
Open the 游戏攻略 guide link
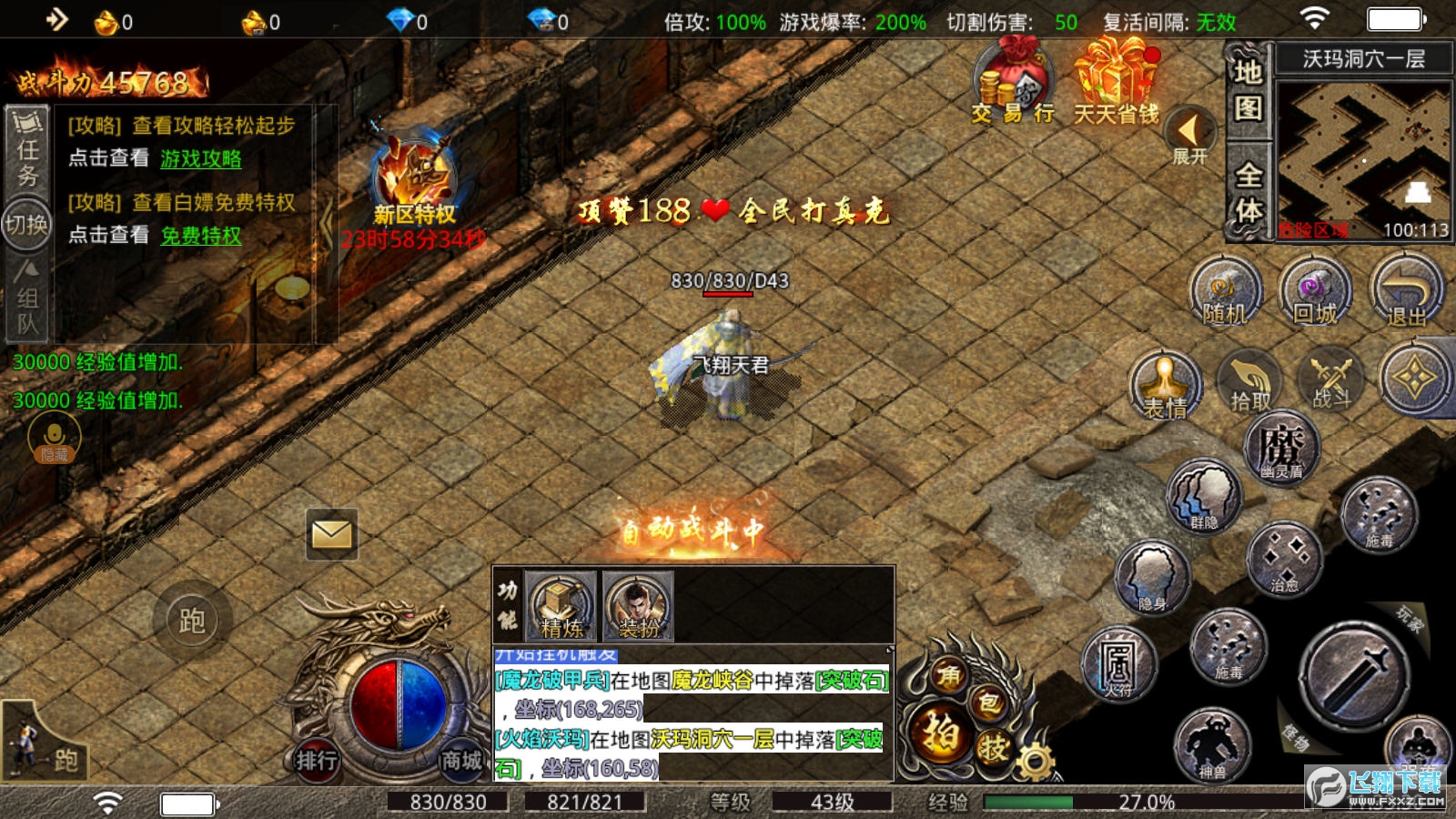pos(201,158)
